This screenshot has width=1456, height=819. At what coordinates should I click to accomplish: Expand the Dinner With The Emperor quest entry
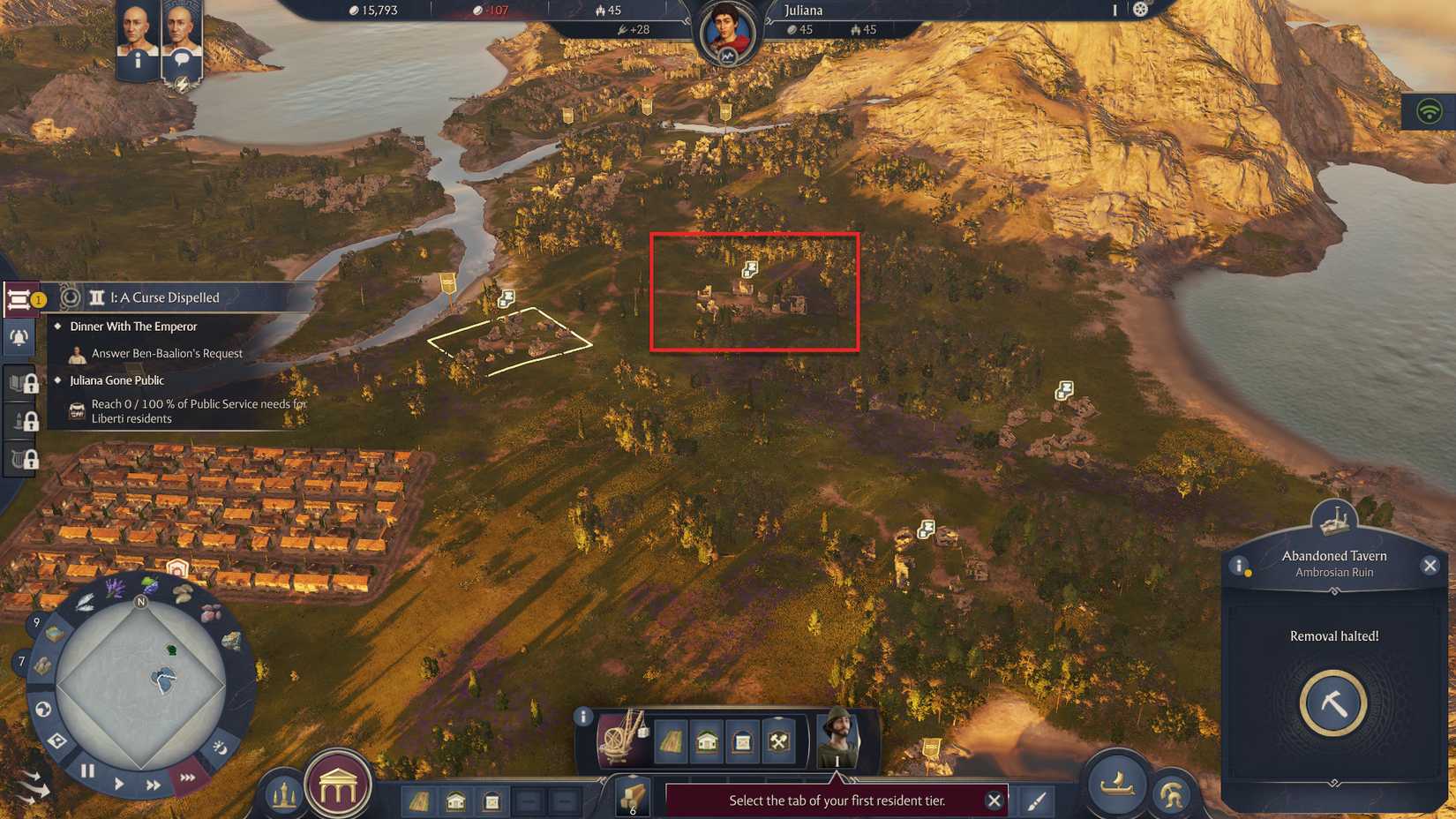click(x=132, y=326)
